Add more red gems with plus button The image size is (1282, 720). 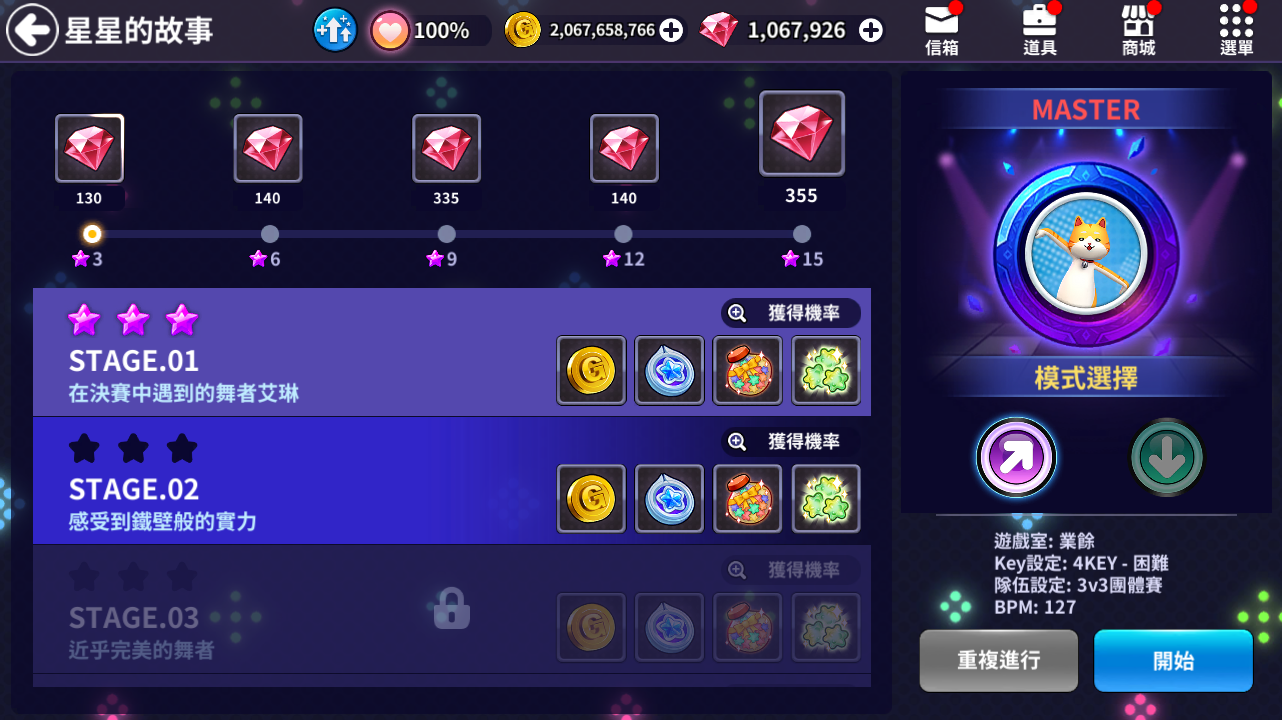click(872, 30)
